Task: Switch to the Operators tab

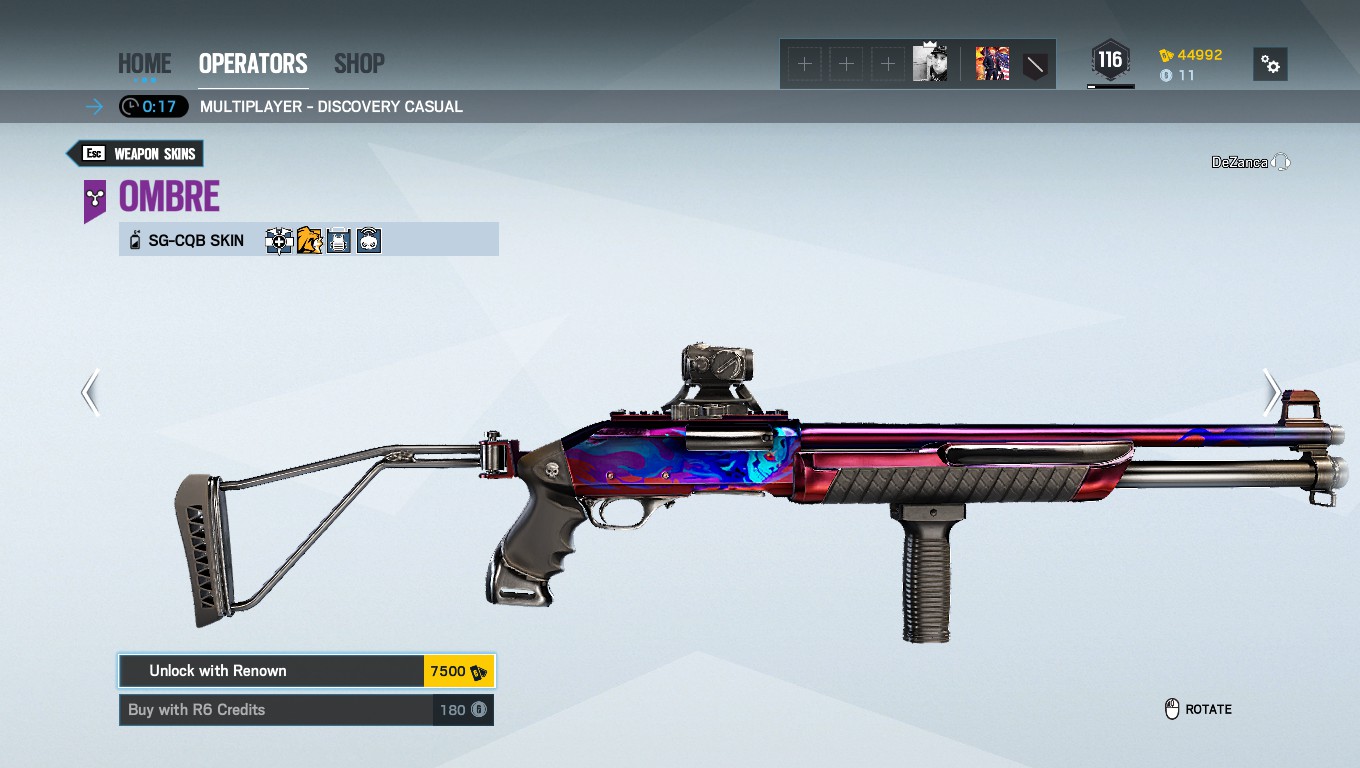Action: point(253,63)
